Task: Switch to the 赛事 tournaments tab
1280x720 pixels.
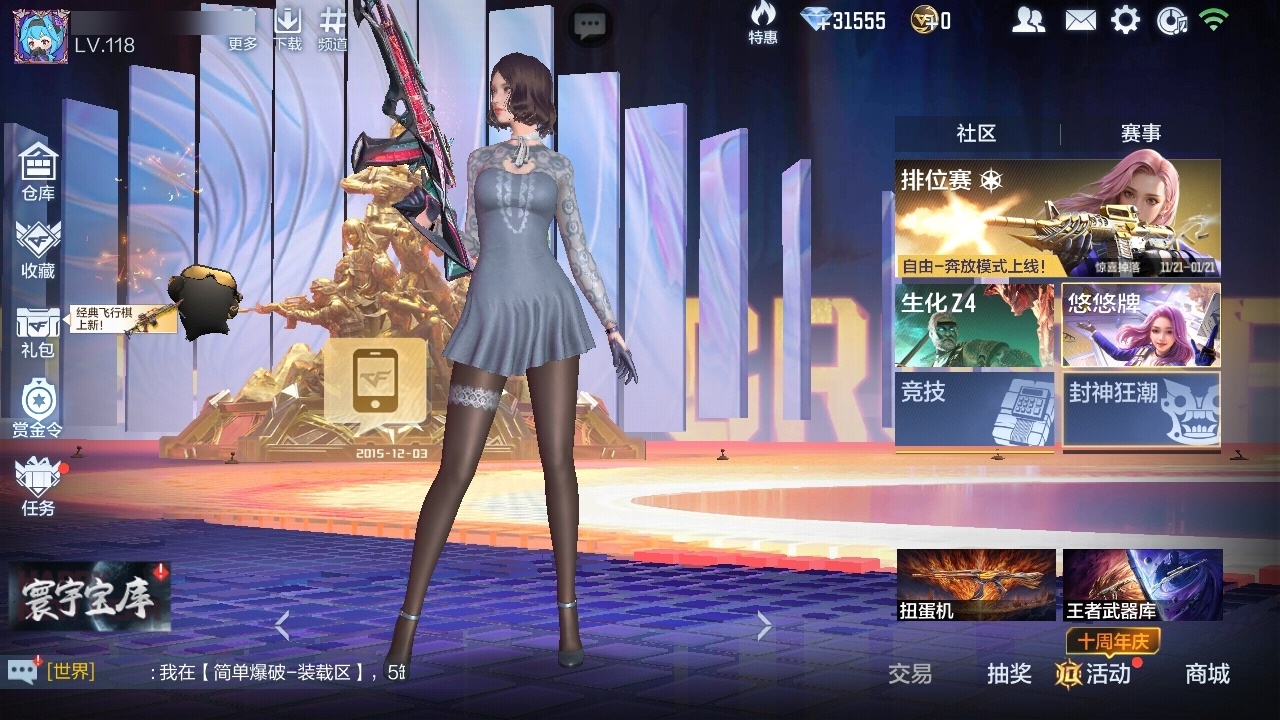Action: click(x=1140, y=134)
